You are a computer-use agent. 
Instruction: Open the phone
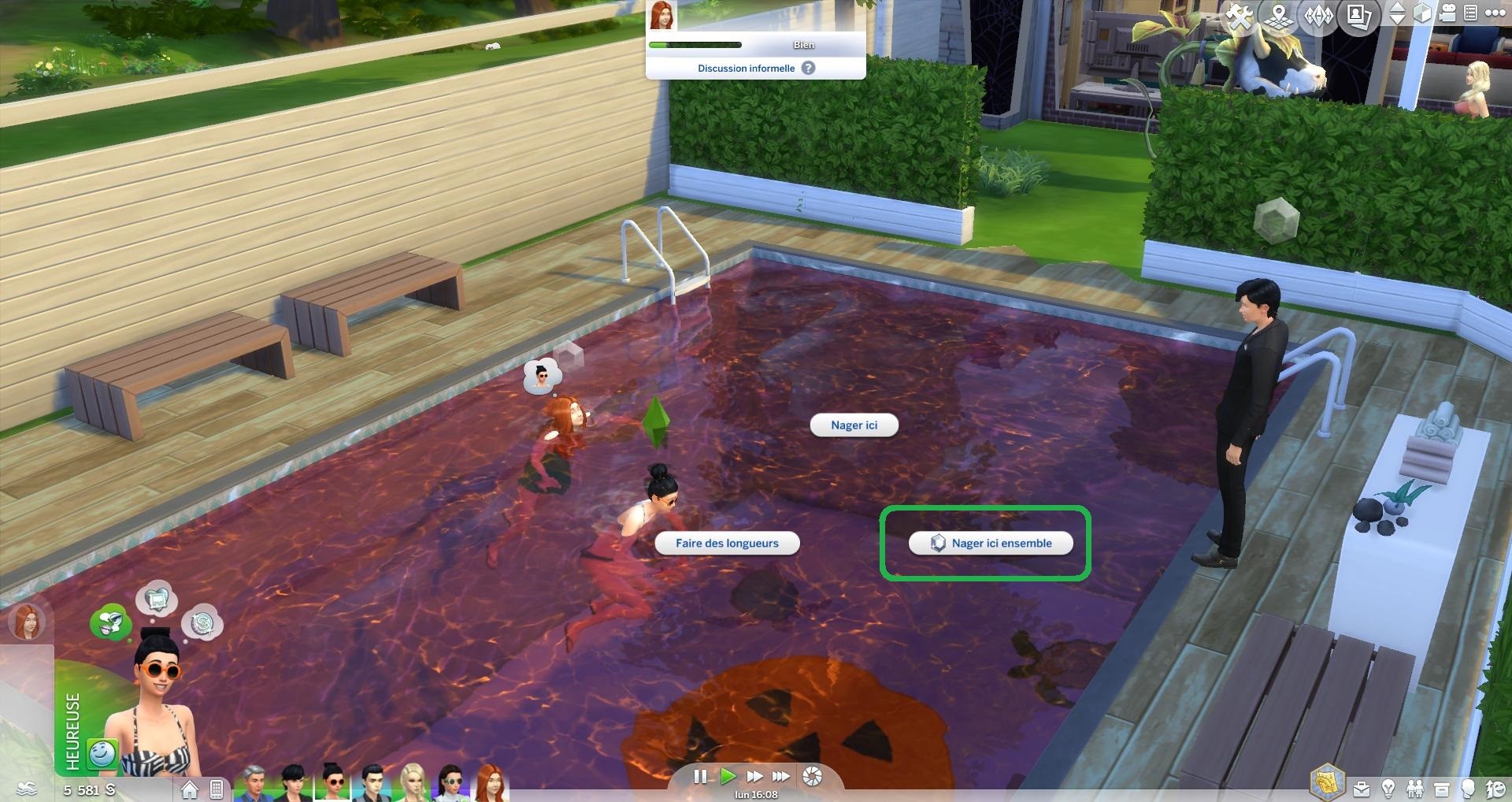[217, 789]
